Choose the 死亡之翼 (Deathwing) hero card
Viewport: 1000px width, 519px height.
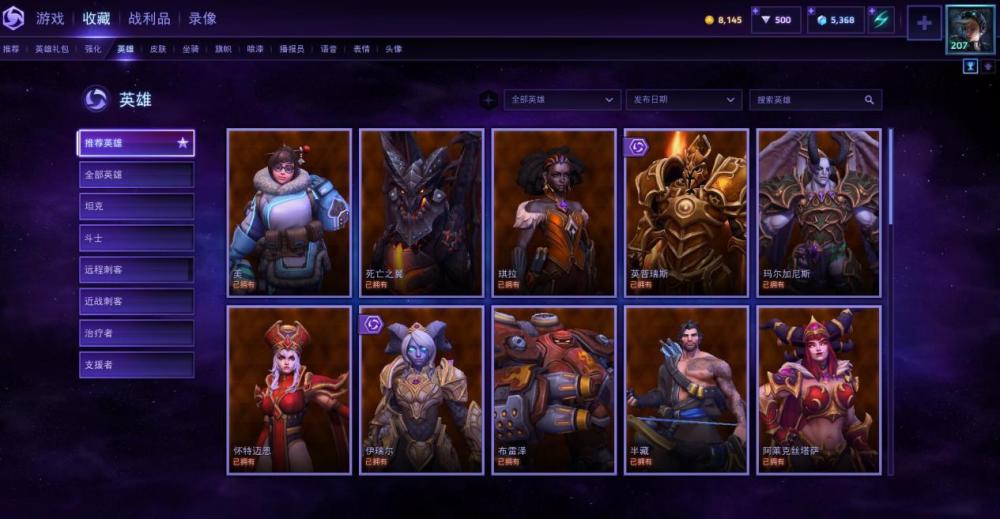pos(421,212)
